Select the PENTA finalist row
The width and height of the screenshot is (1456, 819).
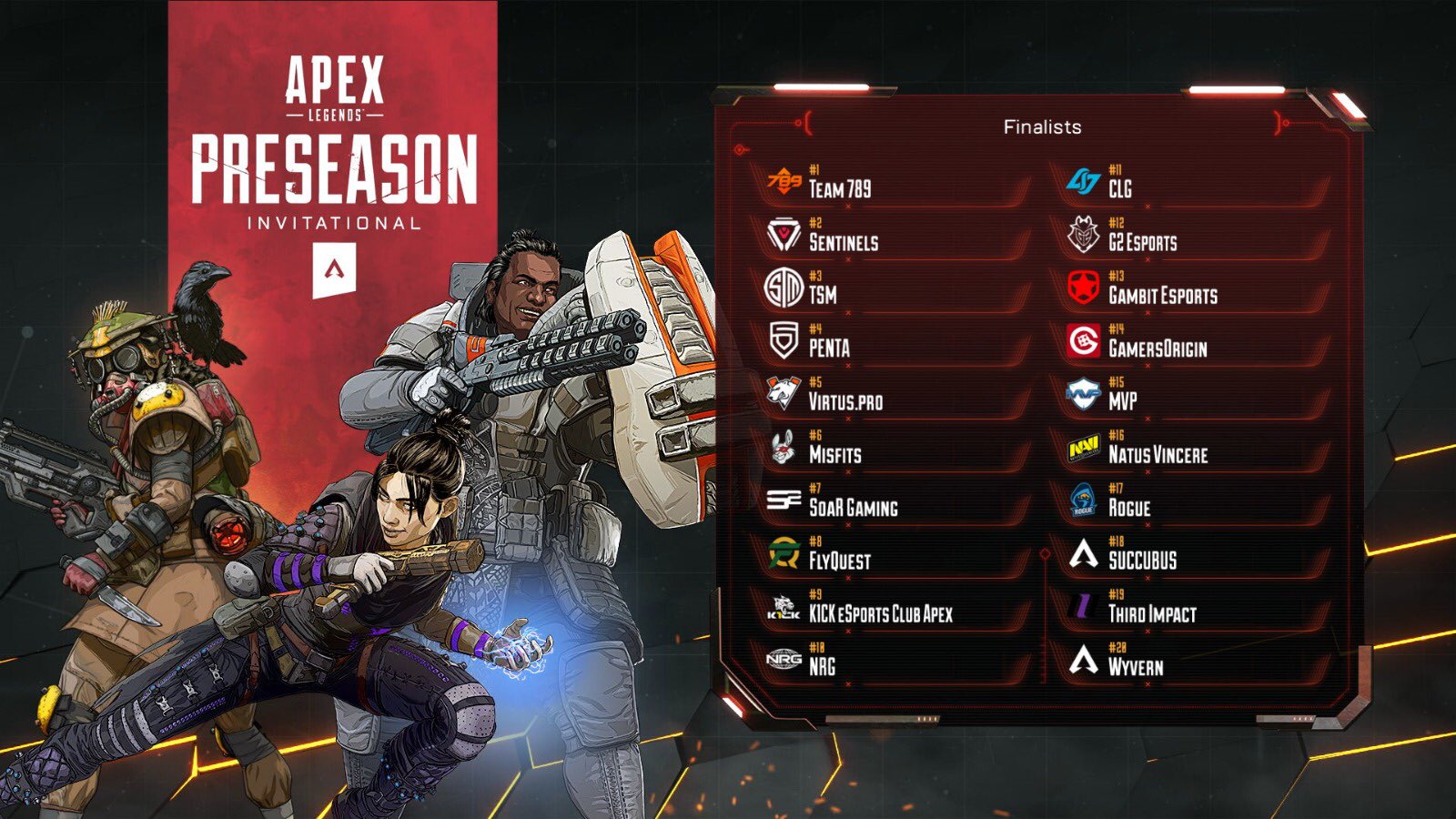pyautogui.click(x=829, y=348)
